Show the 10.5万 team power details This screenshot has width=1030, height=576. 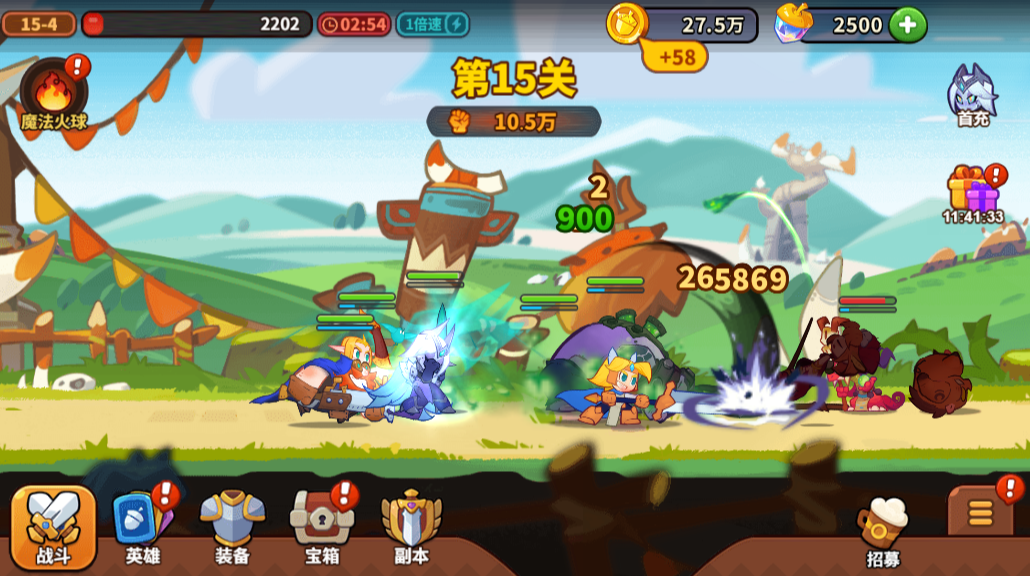514,122
